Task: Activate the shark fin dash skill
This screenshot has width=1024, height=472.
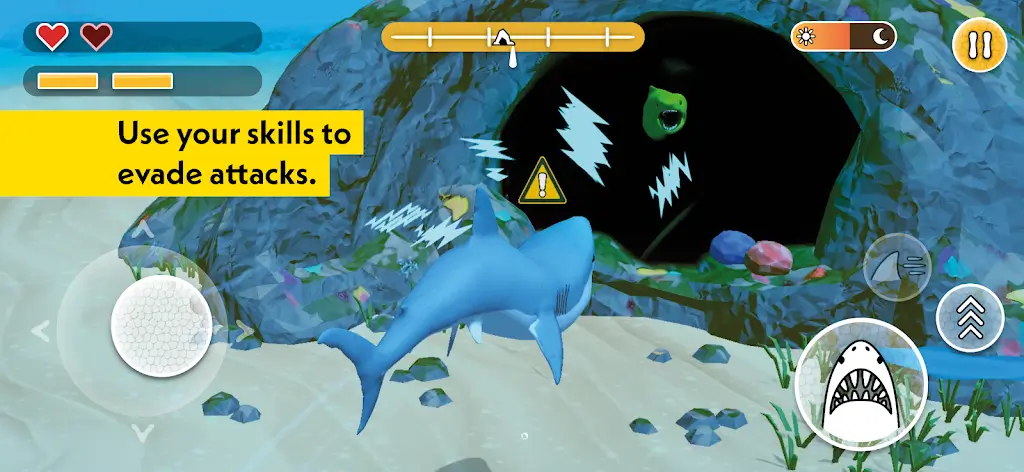Action: 897,267
